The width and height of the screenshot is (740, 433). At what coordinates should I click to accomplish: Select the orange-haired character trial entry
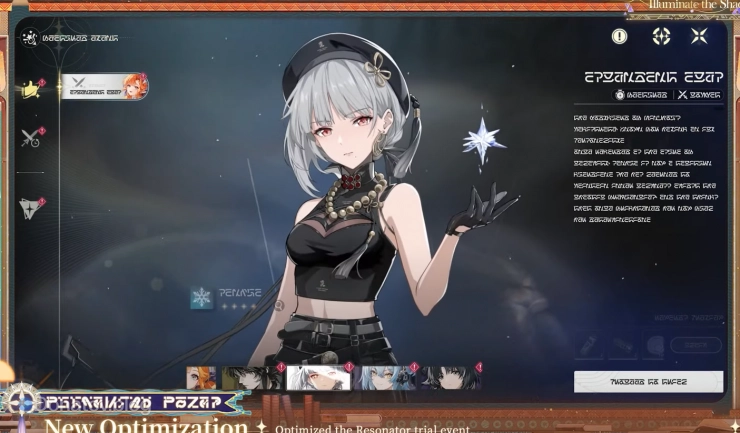(104, 87)
